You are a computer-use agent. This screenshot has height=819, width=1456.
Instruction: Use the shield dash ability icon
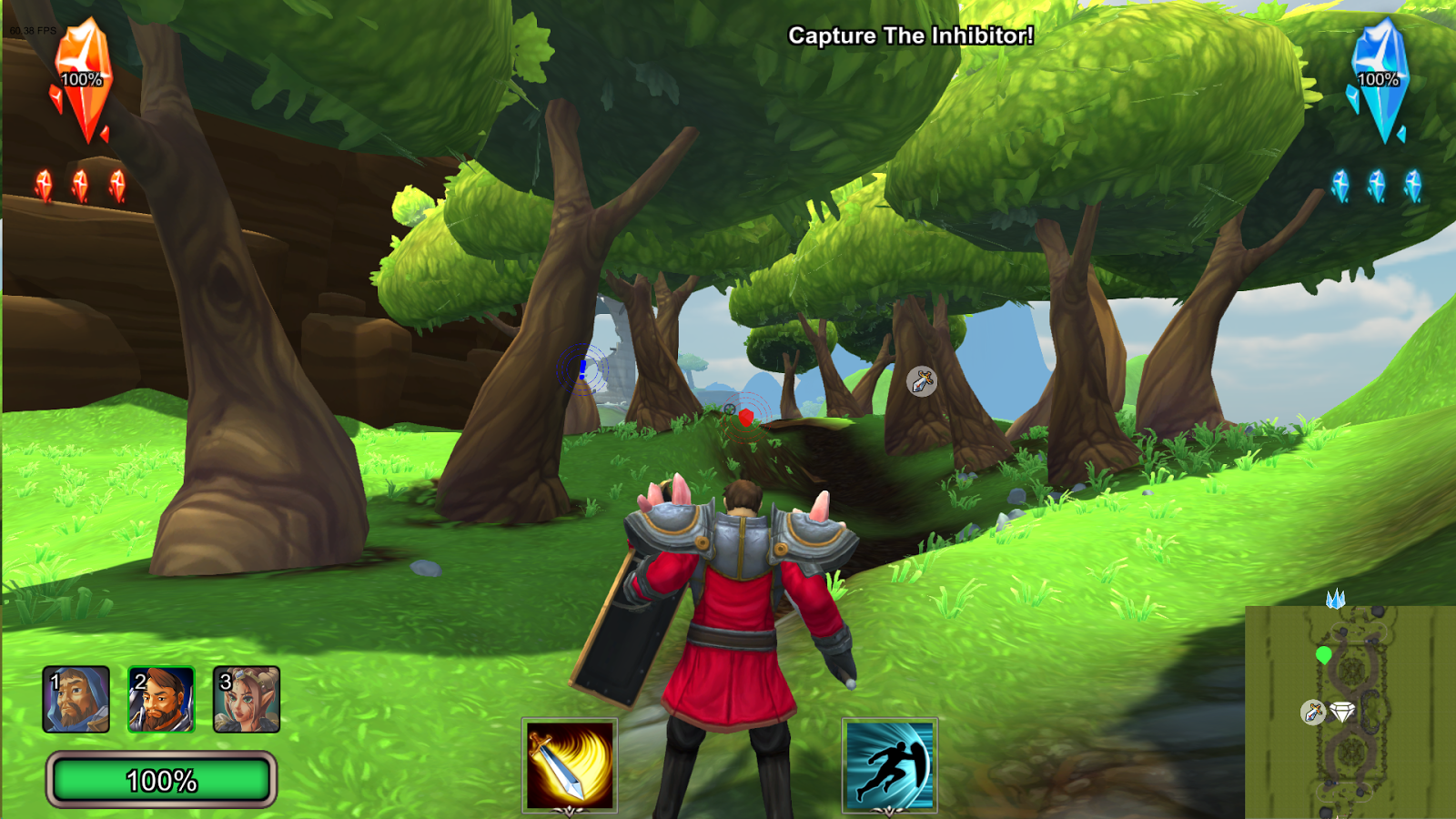coord(889,764)
